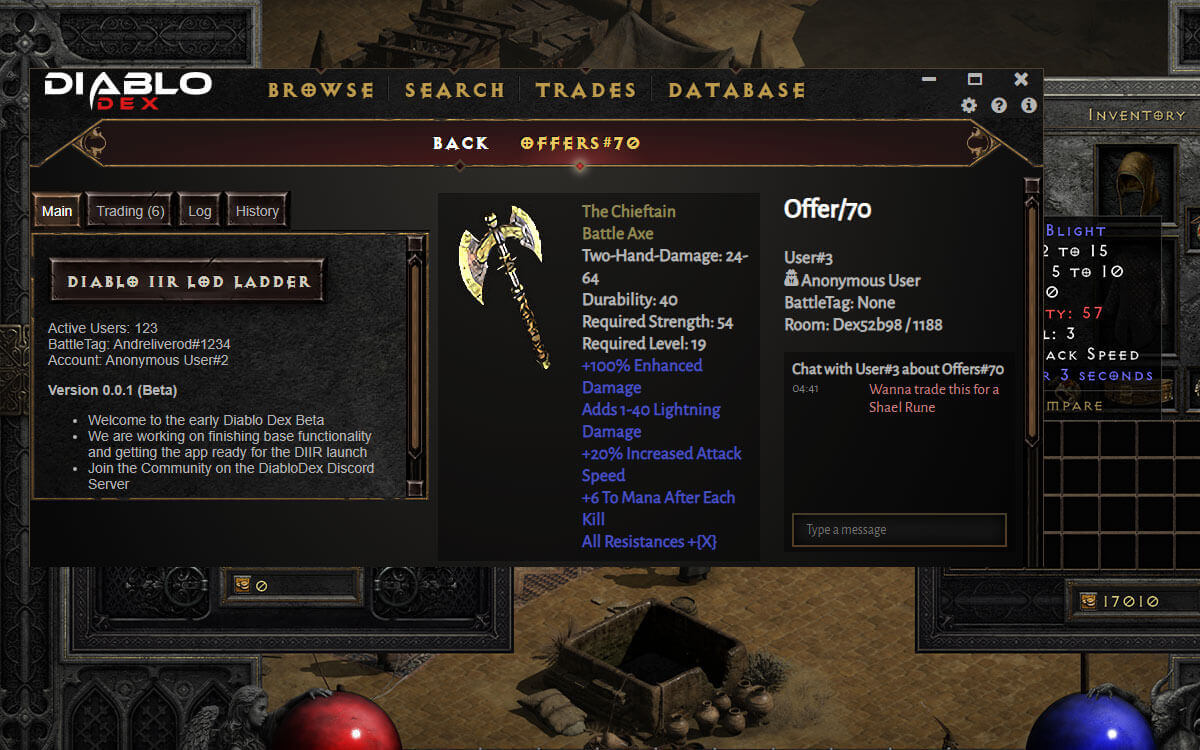The width and height of the screenshot is (1200, 750).
Task: Switch to the Main tab
Action: (57, 211)
